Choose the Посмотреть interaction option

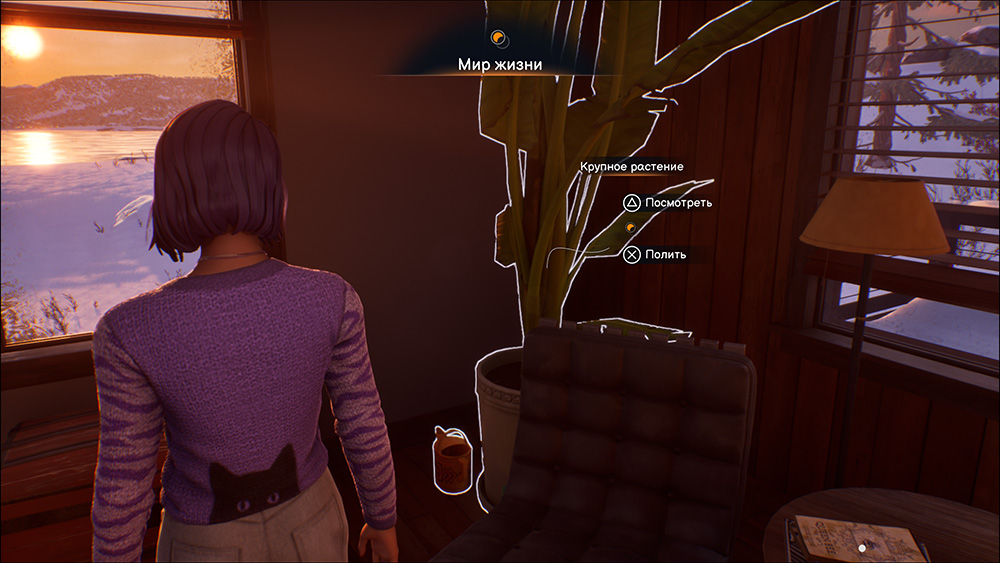point(668,203)
